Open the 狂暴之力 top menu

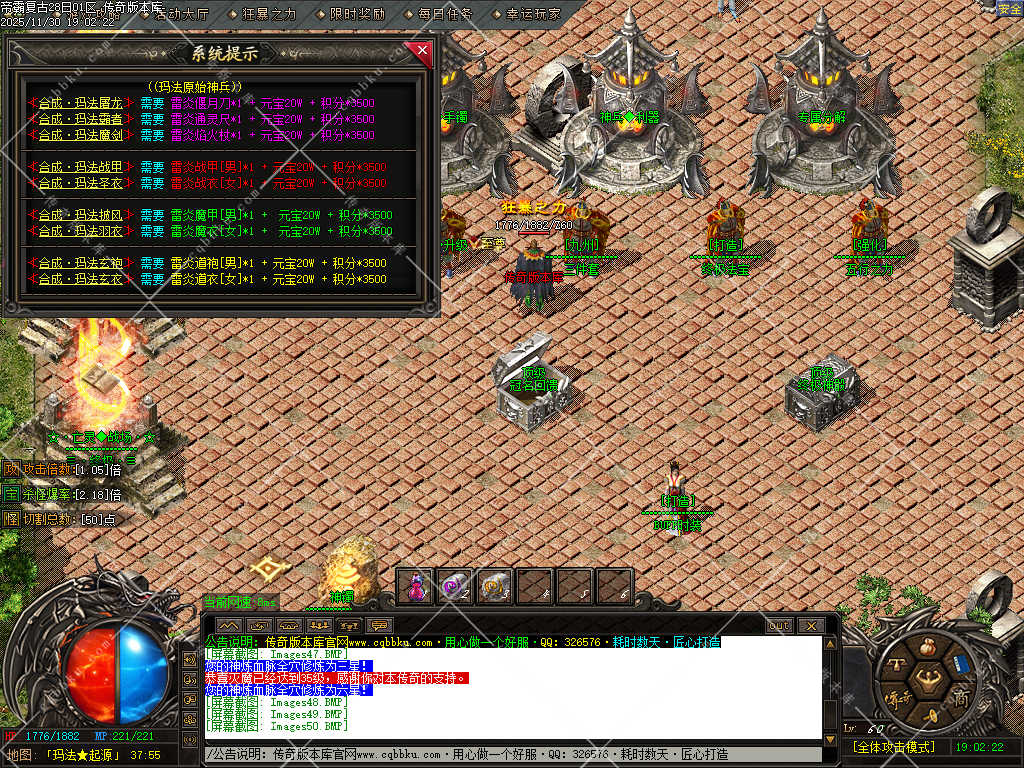tap(270, 15)
